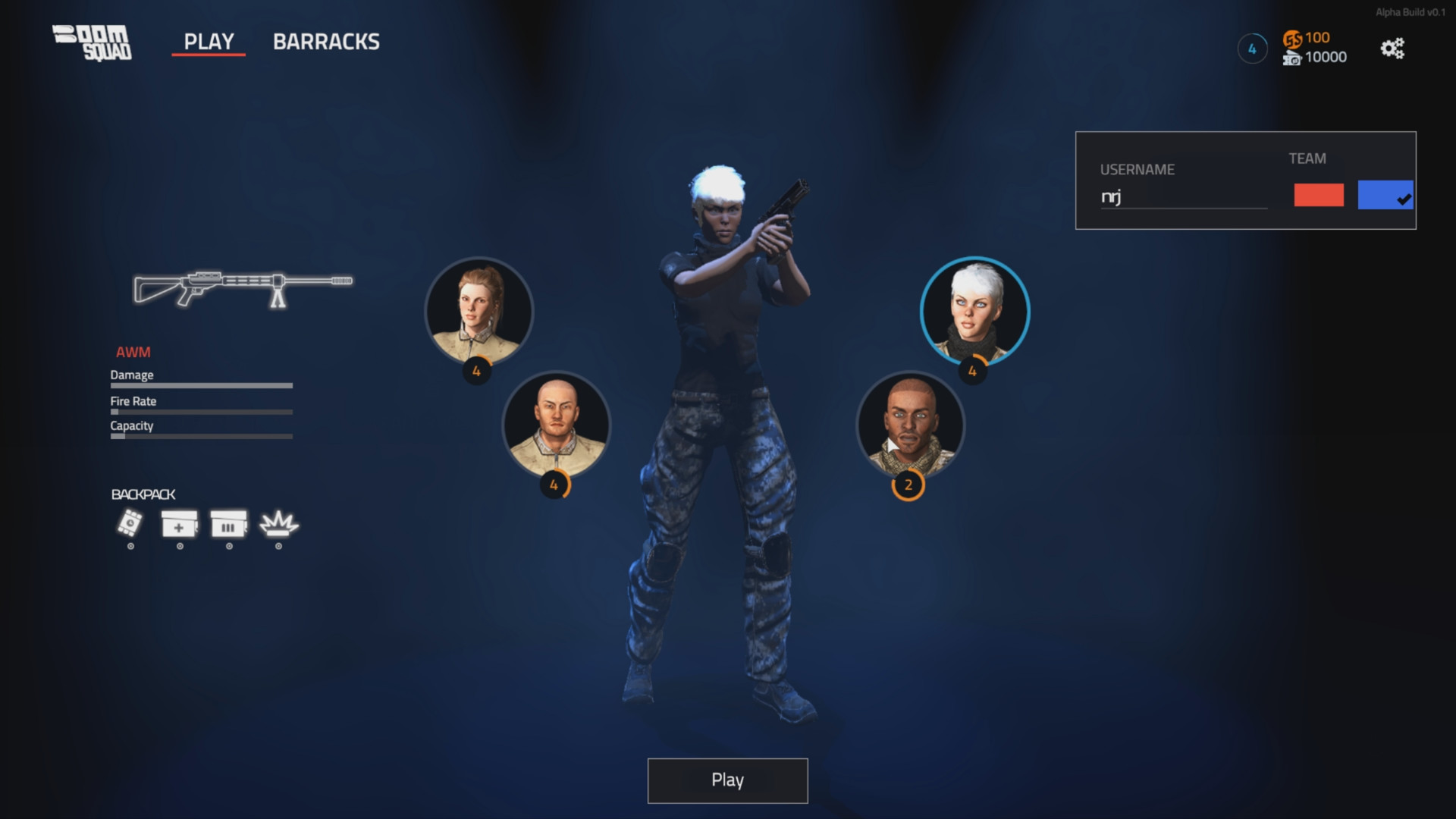Viewport: 1456px width, 819px height.
Task: Click the cash wallet currency icon
Action: [1294, 58]
